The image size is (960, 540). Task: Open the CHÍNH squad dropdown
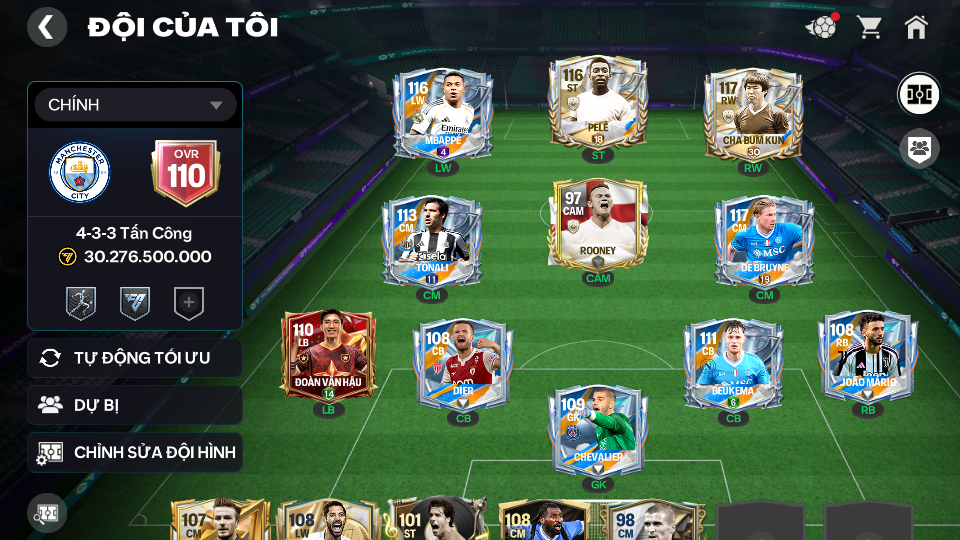pos(135,105)
